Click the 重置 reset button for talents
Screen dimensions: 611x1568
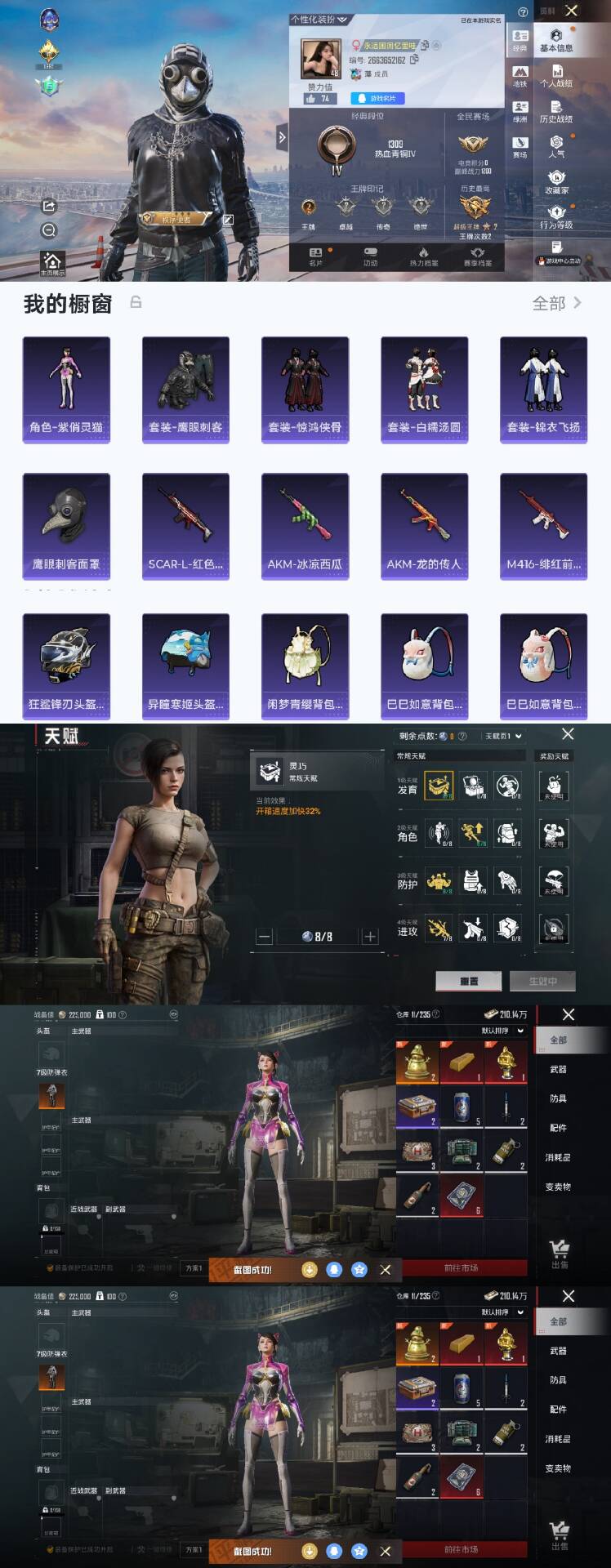(469, 981)
